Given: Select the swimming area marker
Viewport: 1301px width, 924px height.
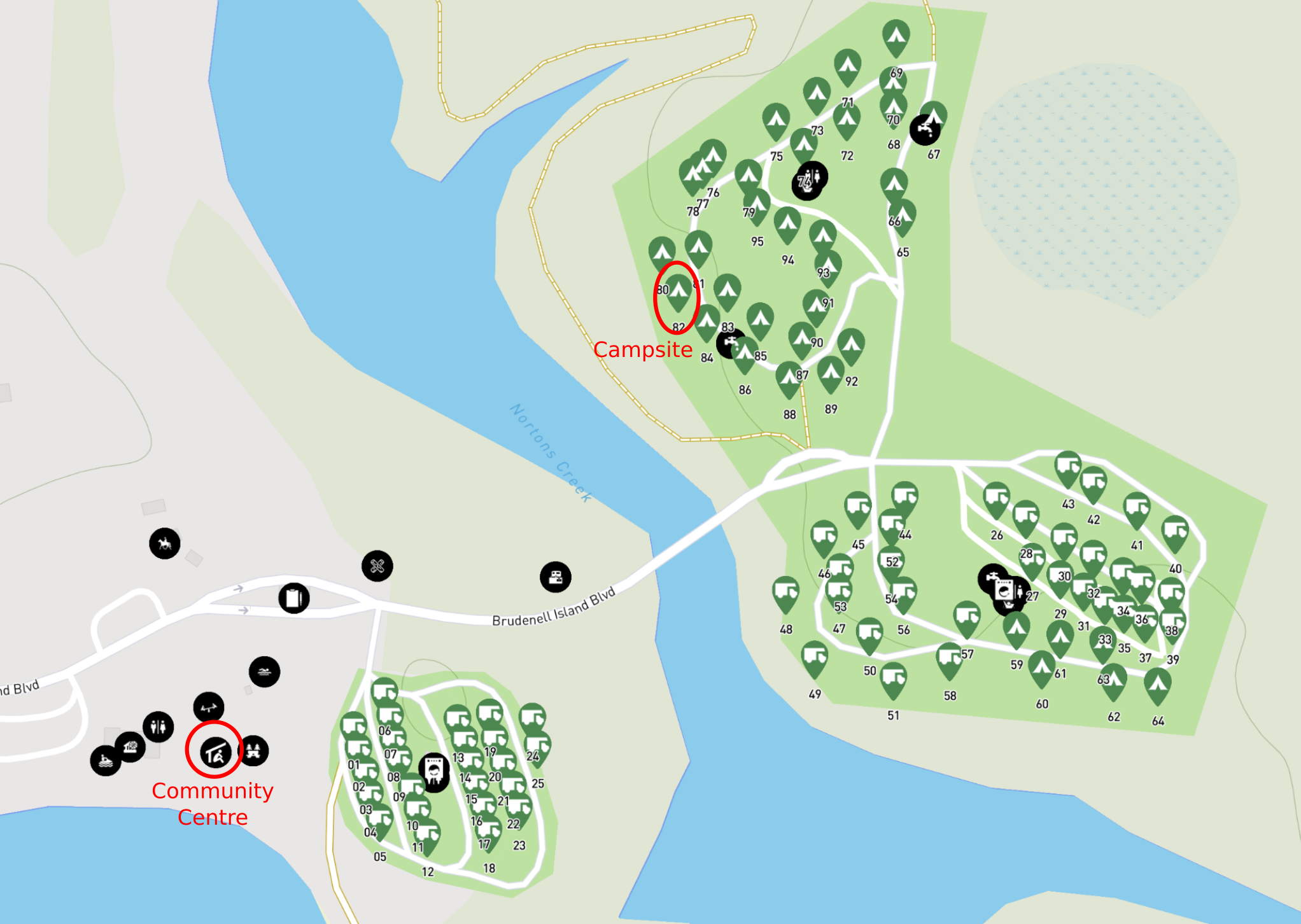Looking at the screenshot, I should point(265,672).
